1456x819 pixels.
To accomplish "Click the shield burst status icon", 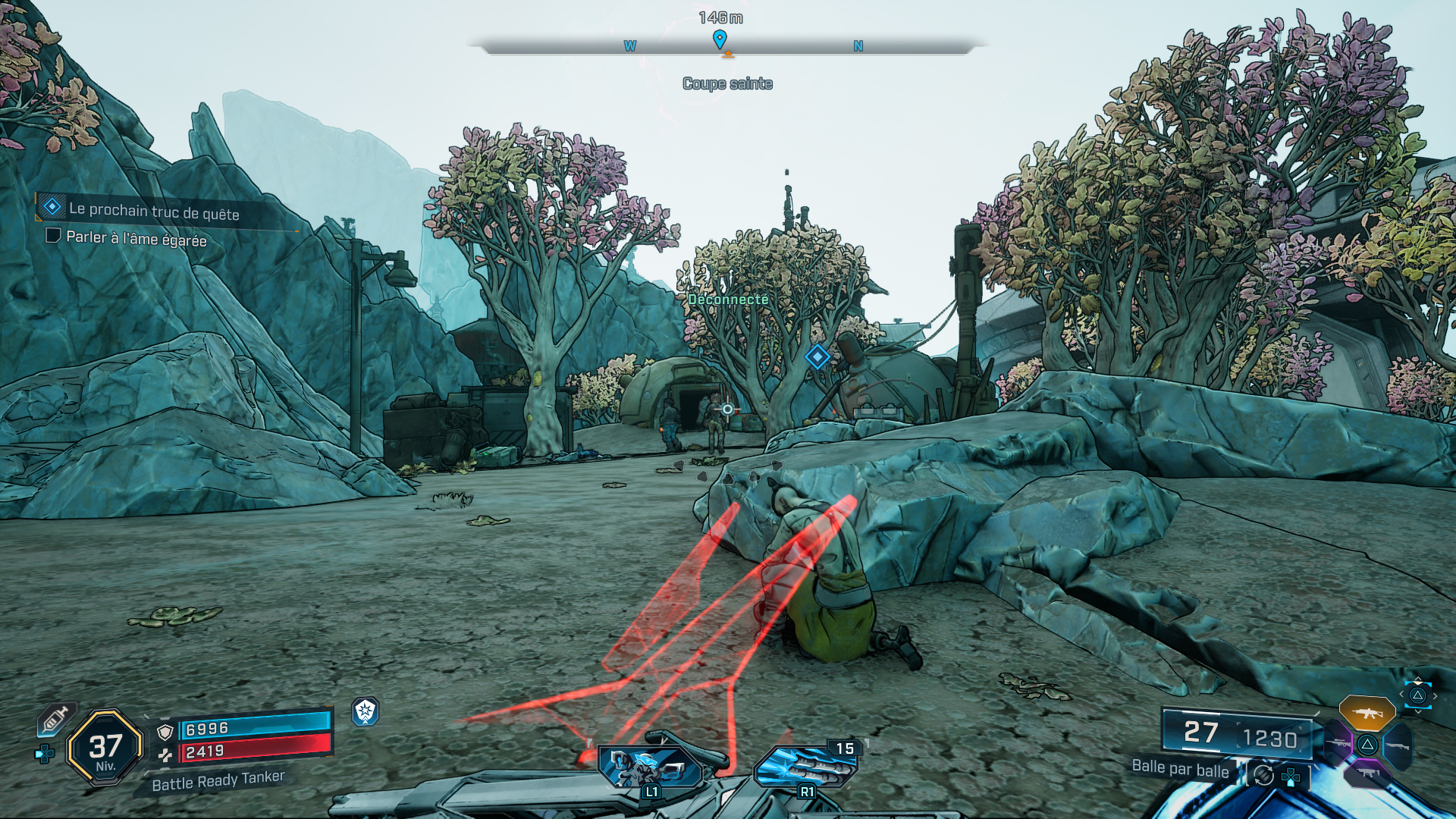I will (366, 711).
